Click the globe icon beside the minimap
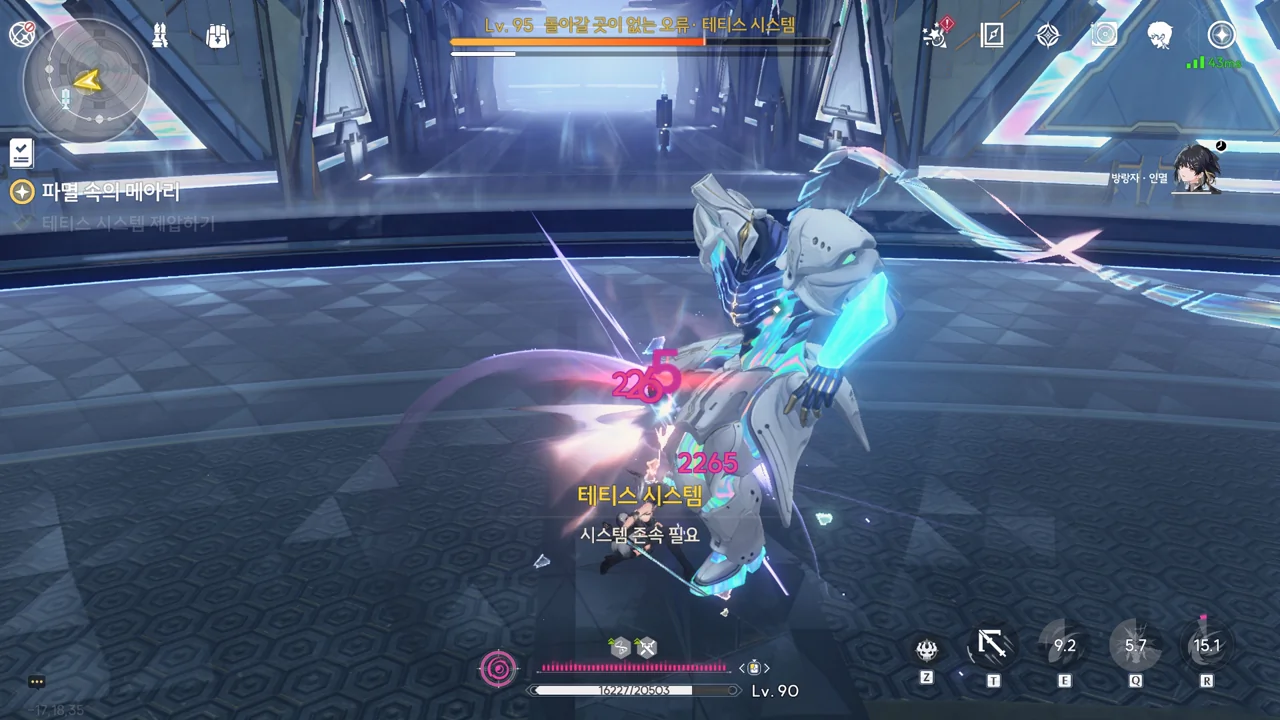1280x720 pixels. (x=22, y=35)
